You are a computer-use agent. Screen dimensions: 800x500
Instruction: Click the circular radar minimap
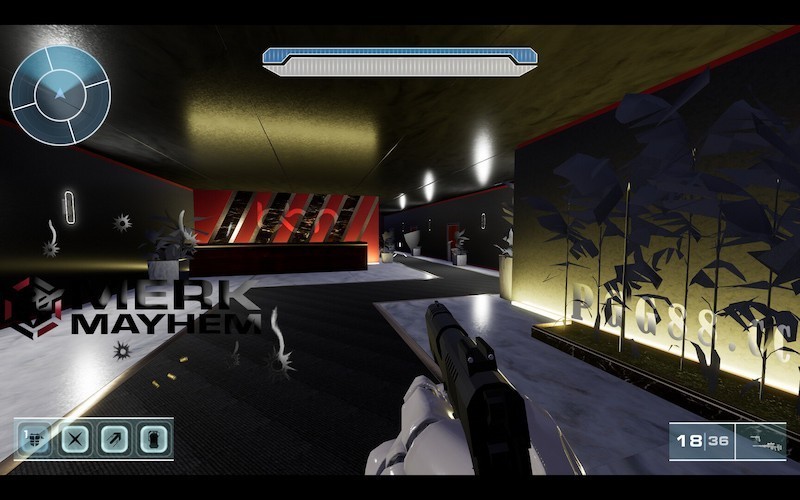coord(60,95)
